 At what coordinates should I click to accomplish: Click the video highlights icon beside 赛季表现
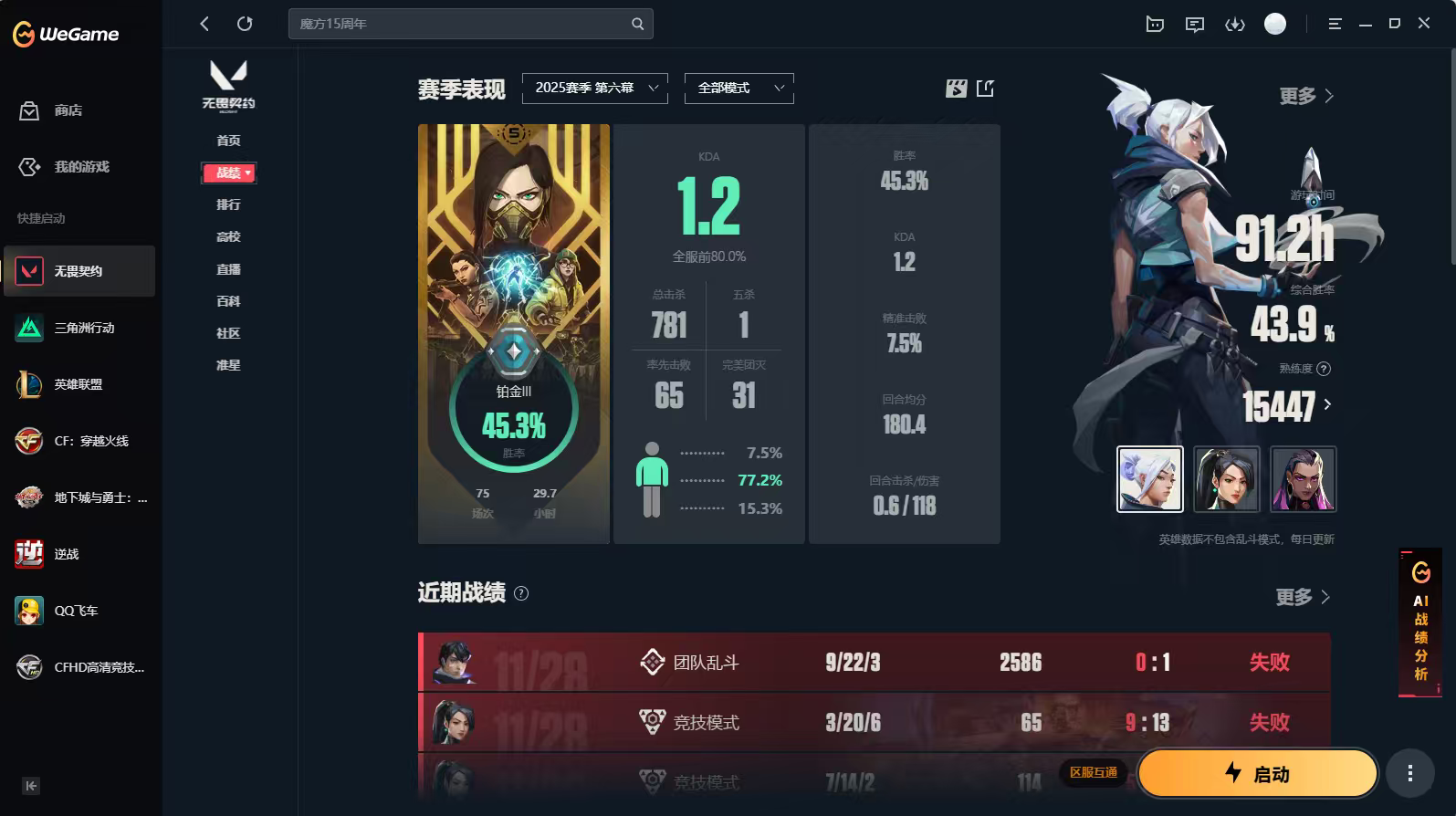click(x=955, y=89)
